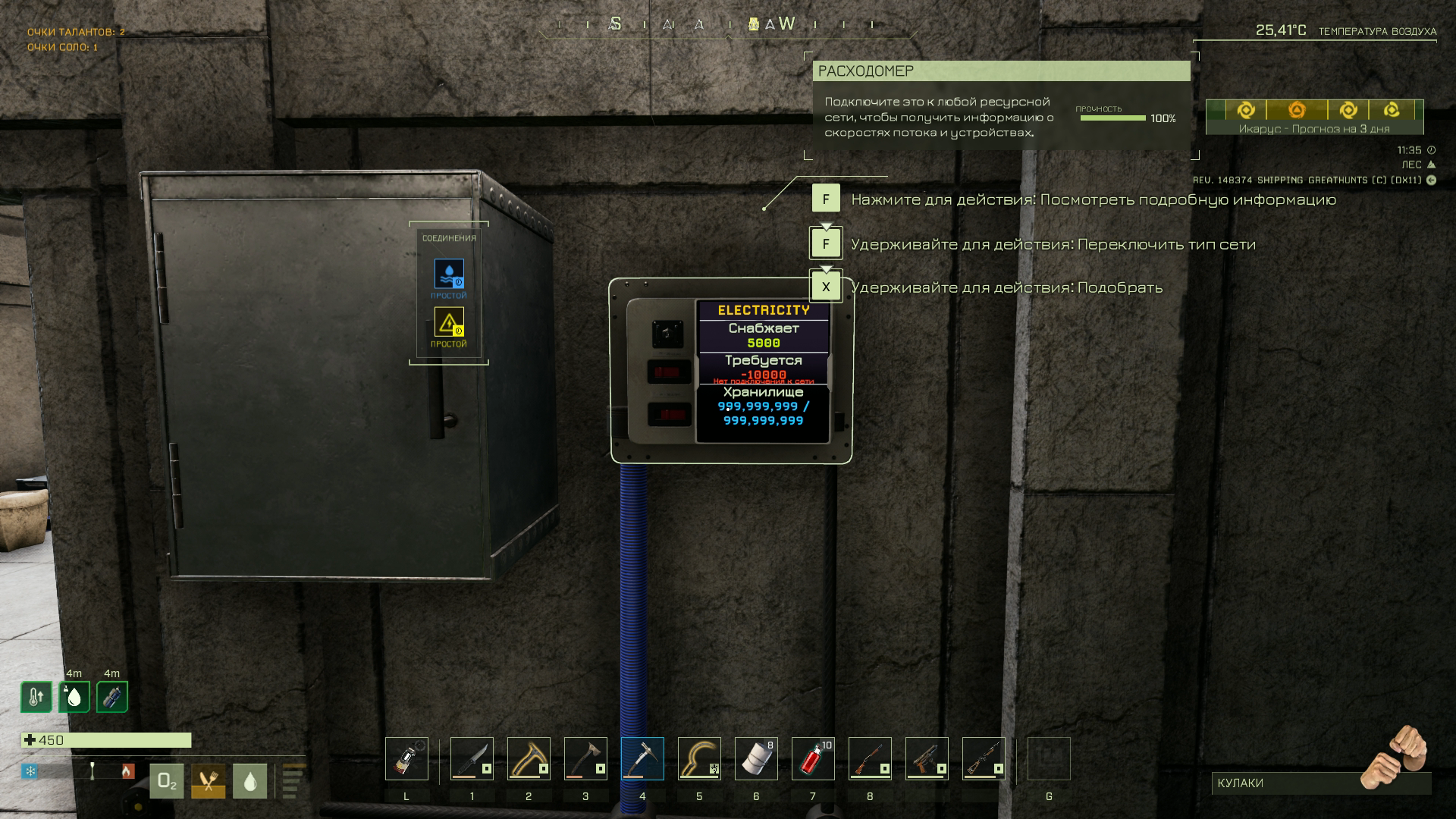This screenshot has height=819, width=1456.
Task: Click the oxygen O2 status icon
Action: pyautogui.click(x=167, y=782)
